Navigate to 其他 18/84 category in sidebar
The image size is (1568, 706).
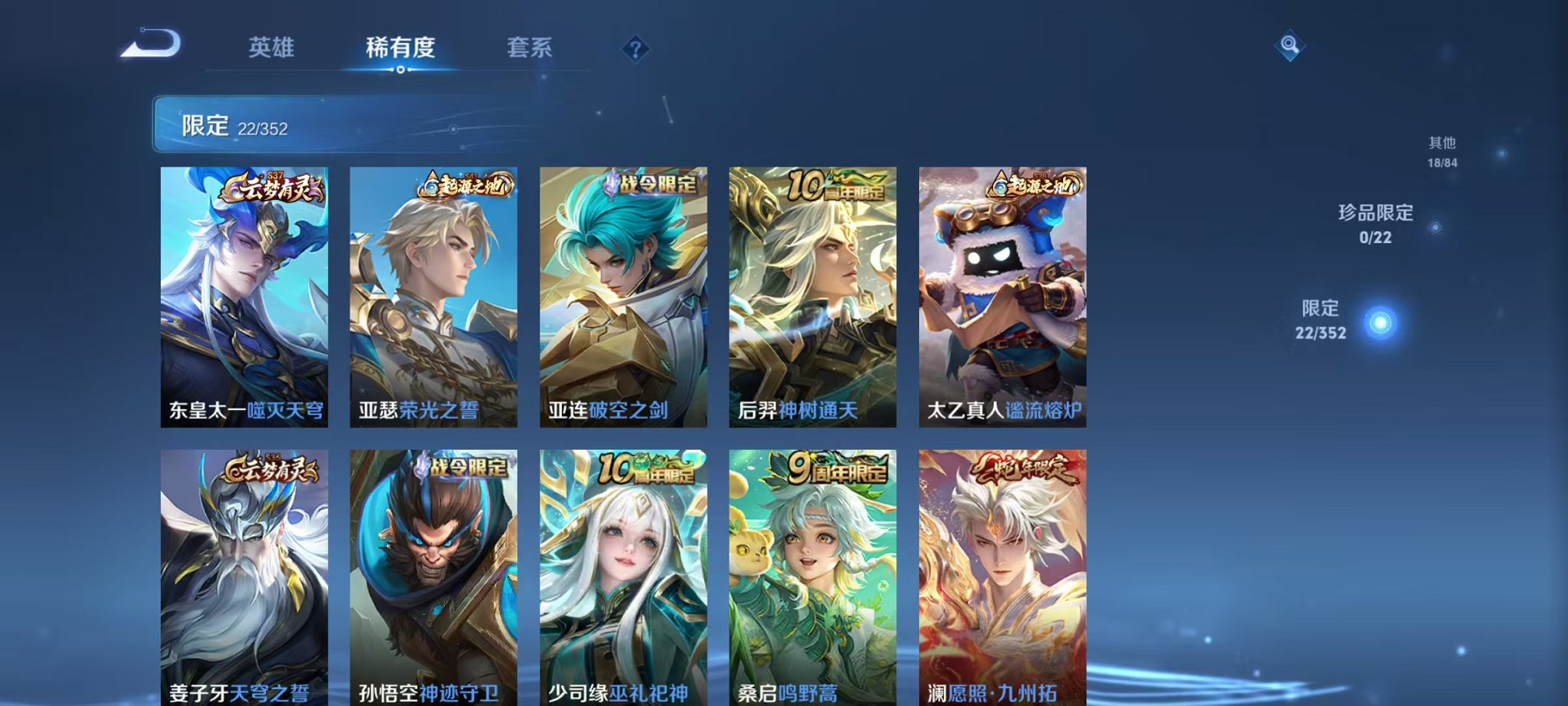click(x=1442, y=152)
